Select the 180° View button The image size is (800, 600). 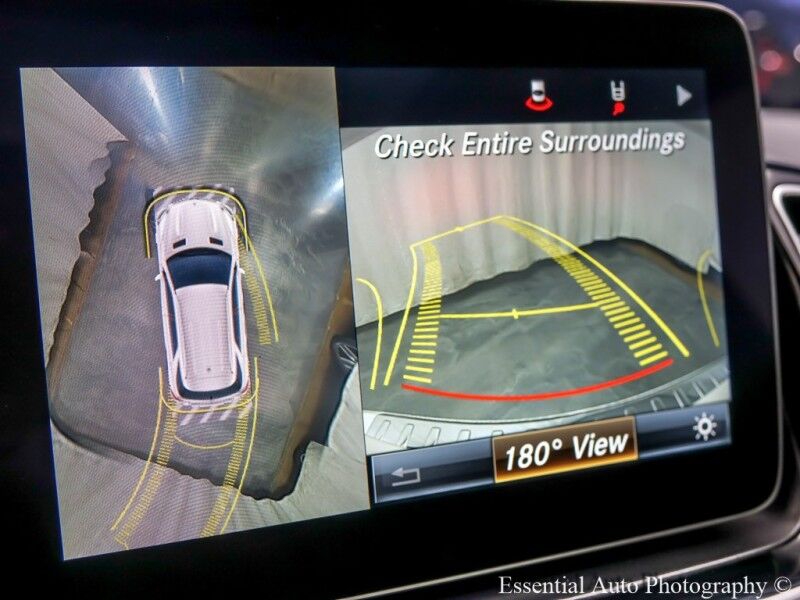point(565,453)
